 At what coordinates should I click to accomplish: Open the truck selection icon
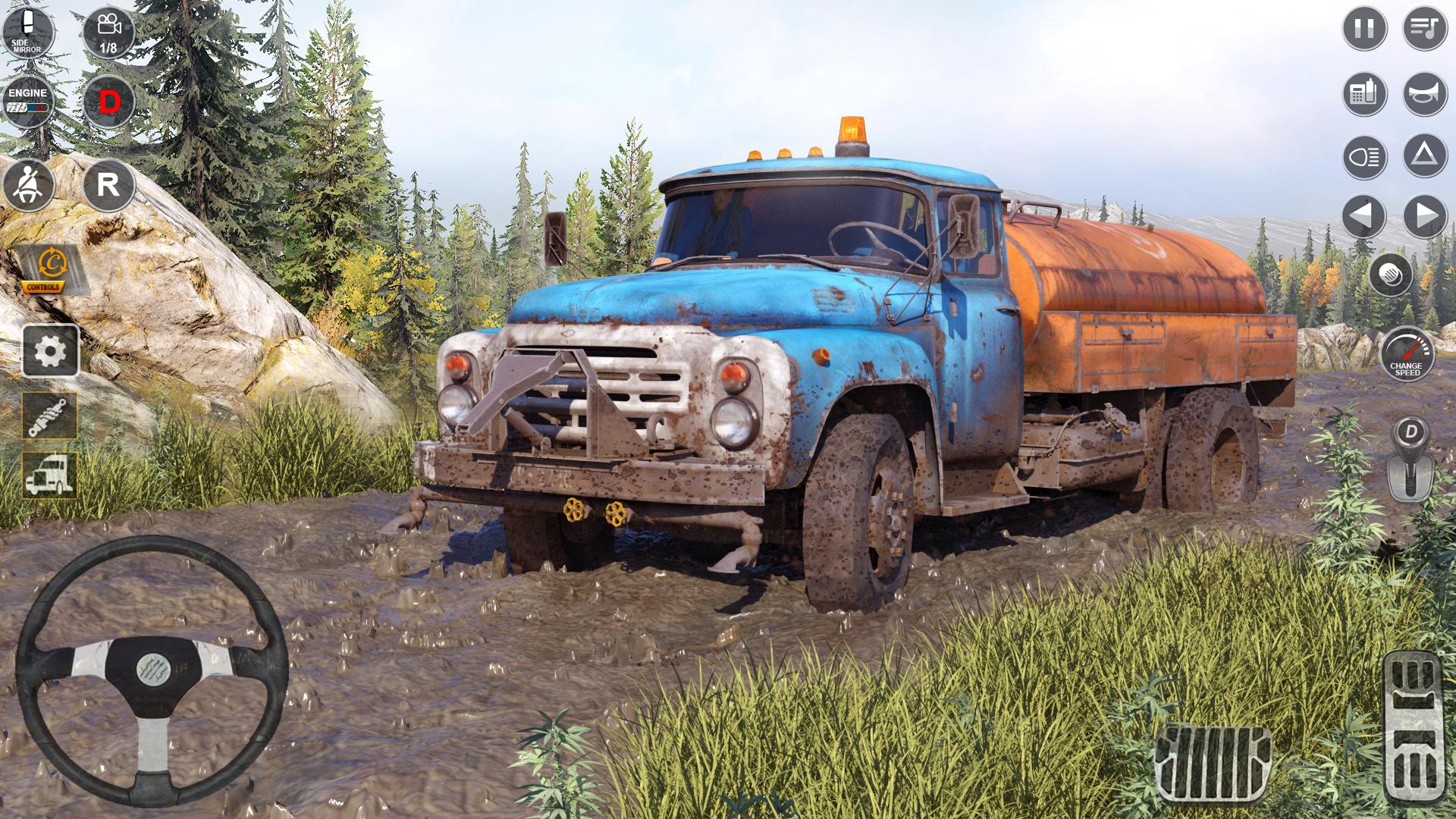click(x=50, y=475)
